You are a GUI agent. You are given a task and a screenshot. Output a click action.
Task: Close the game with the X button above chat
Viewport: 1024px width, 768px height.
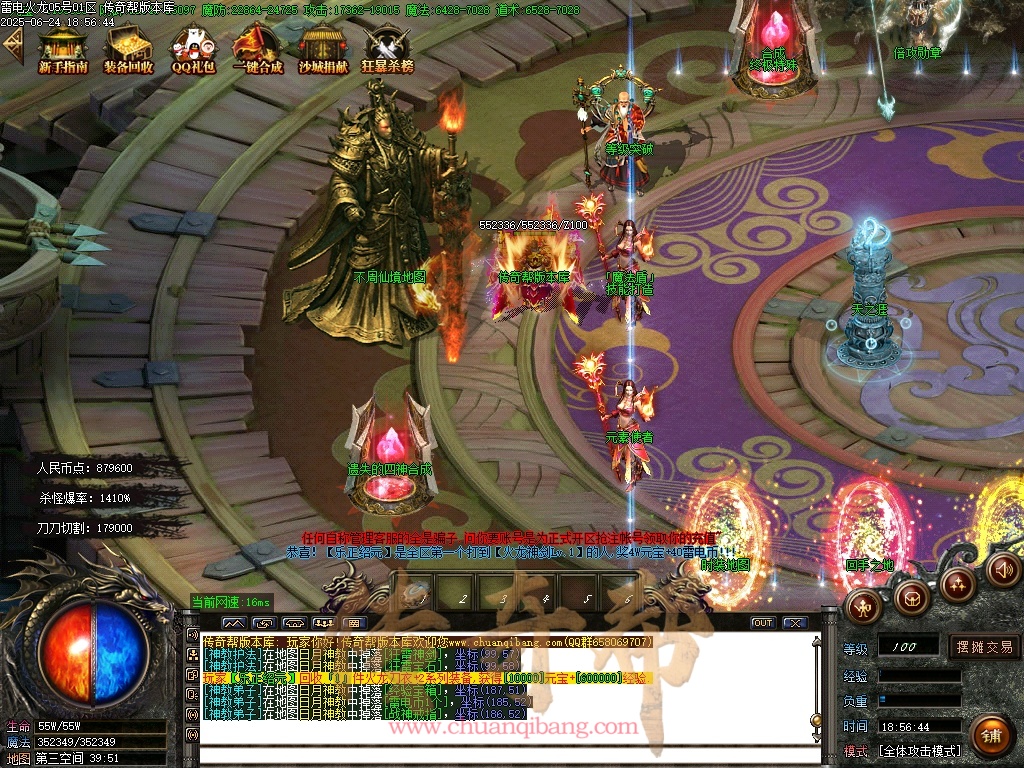(x=795, y=623)
